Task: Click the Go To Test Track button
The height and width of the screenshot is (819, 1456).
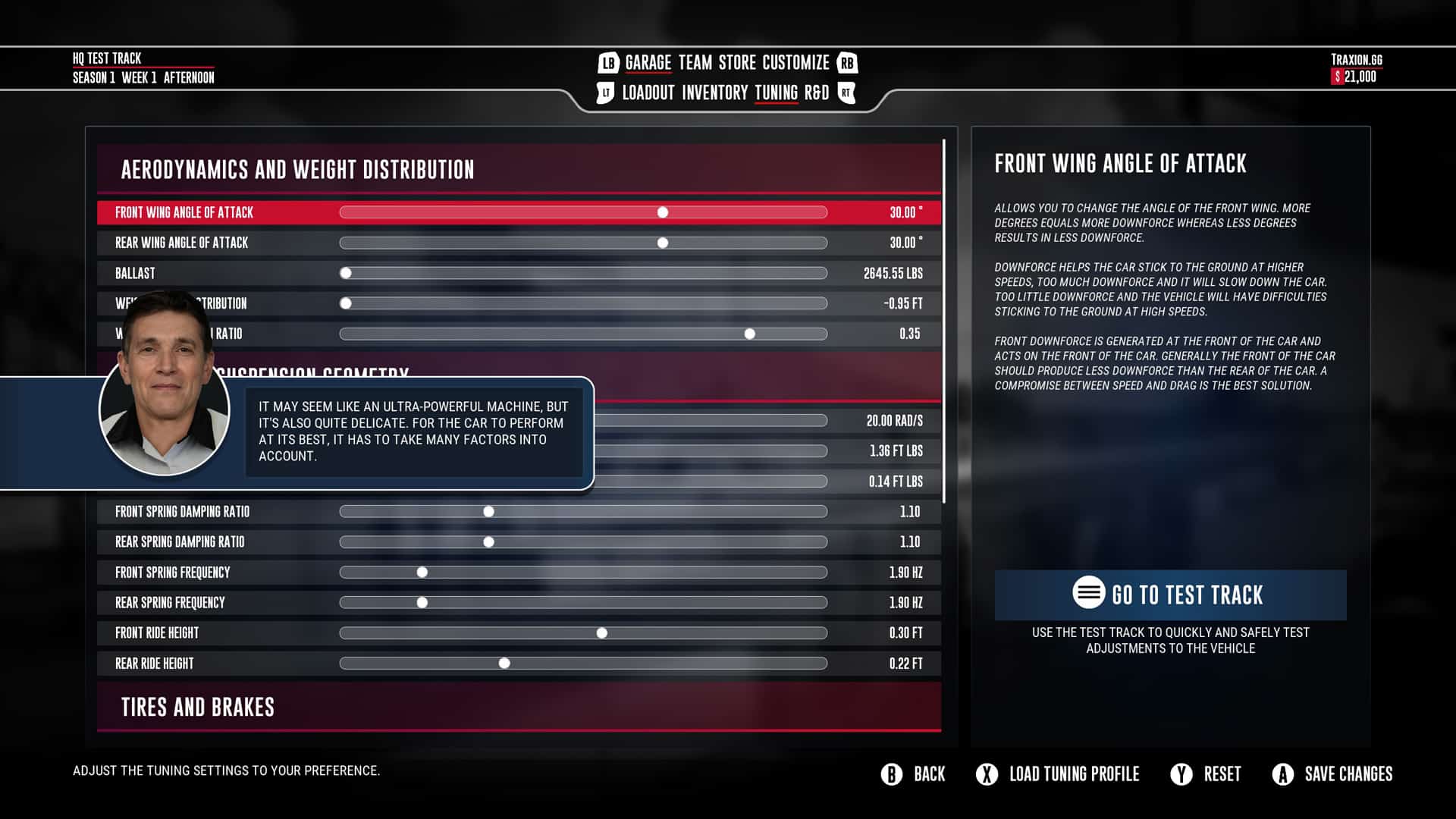Action: pyautogui.click(x=1170, y=595)
